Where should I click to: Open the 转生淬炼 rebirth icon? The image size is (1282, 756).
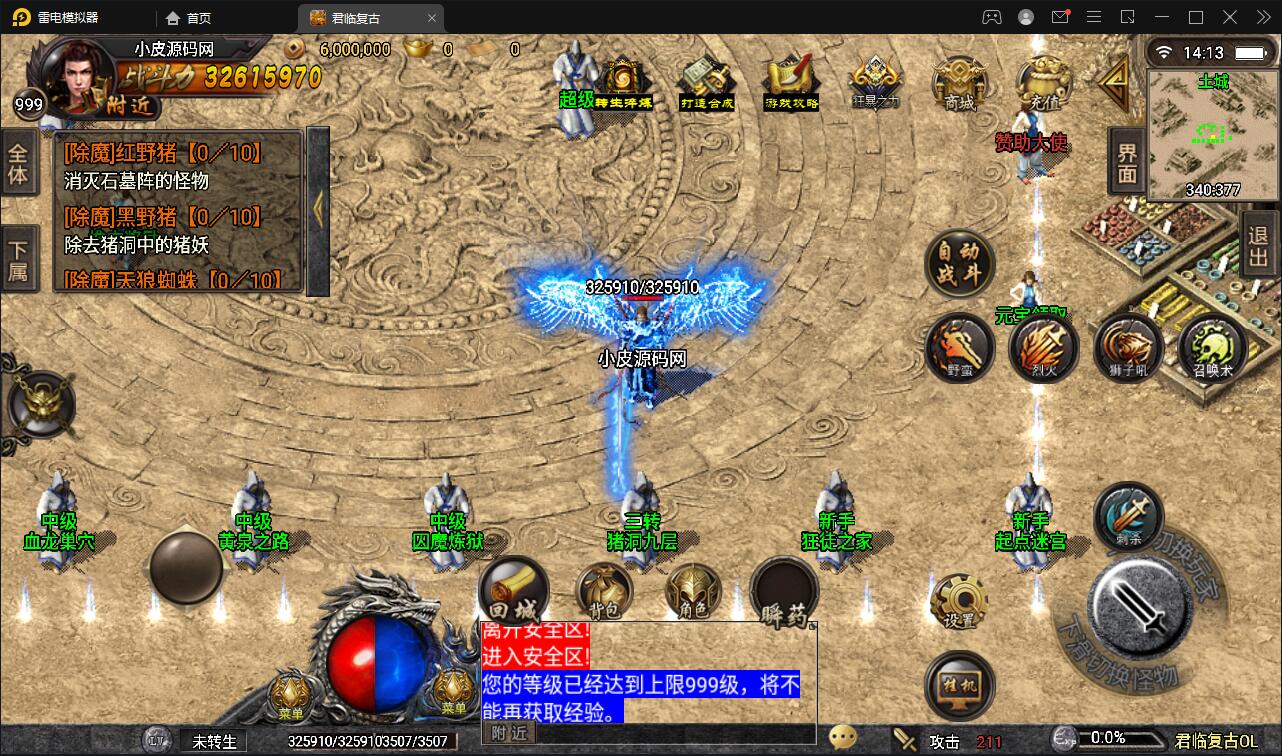[624, 82]
